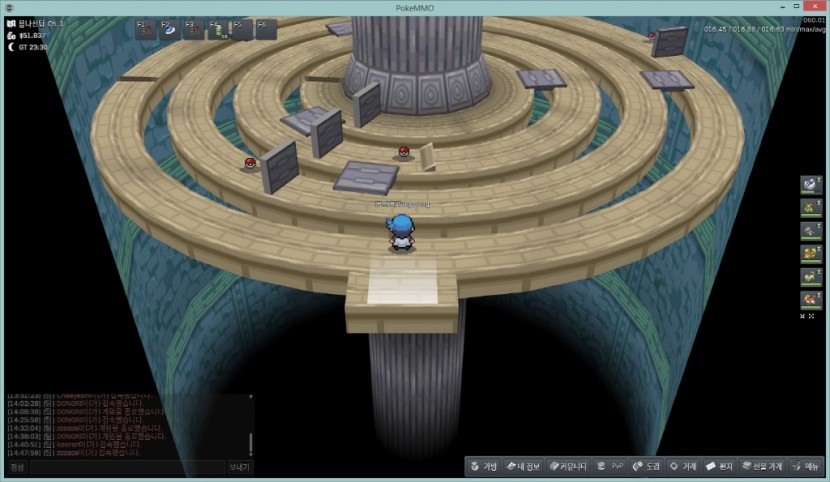
Task: Open the 거래 trade window
Action: pyautogui.click(x=683, y=466)
